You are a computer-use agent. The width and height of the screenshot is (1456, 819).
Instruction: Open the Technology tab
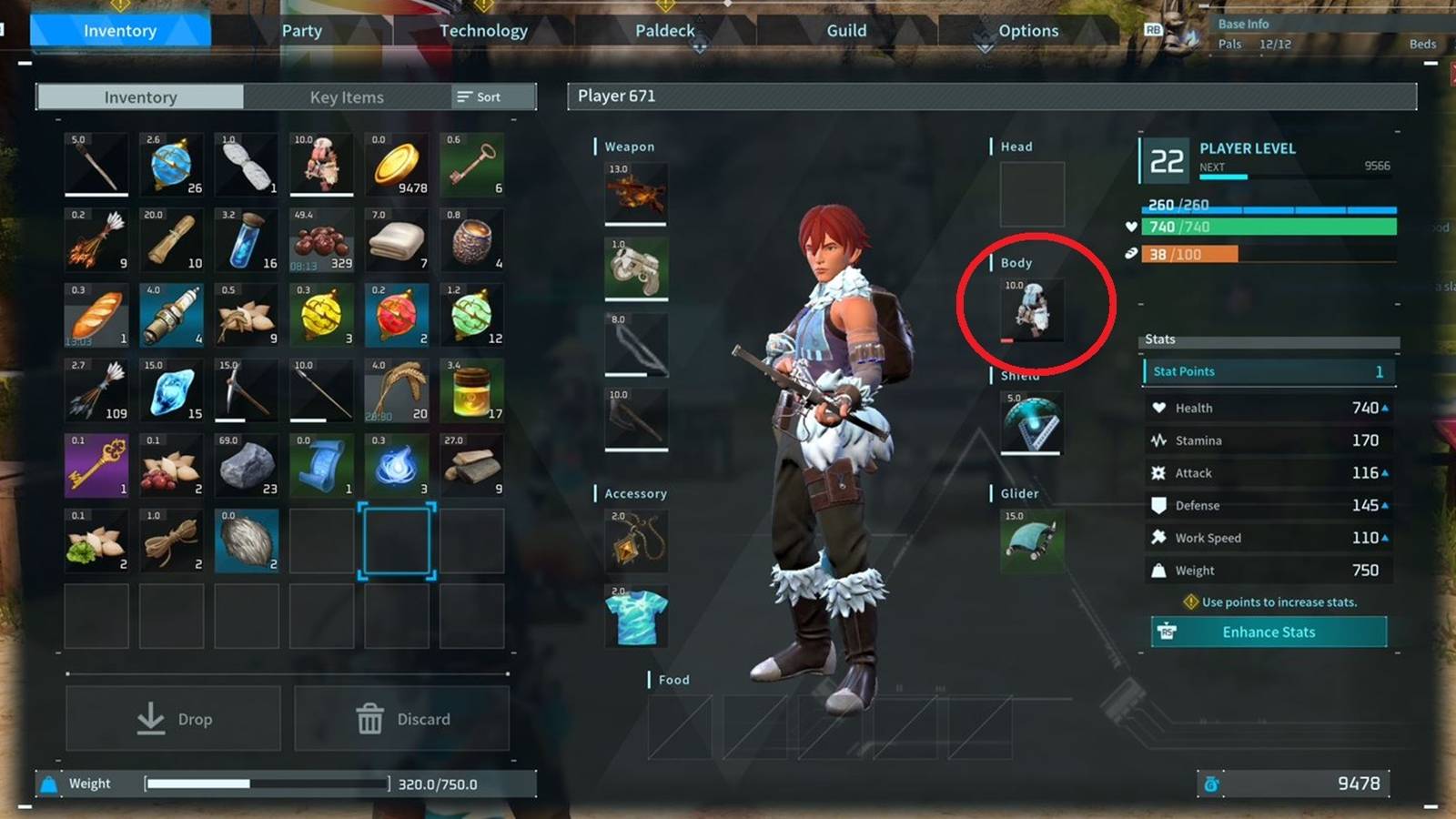coord(482,30)
